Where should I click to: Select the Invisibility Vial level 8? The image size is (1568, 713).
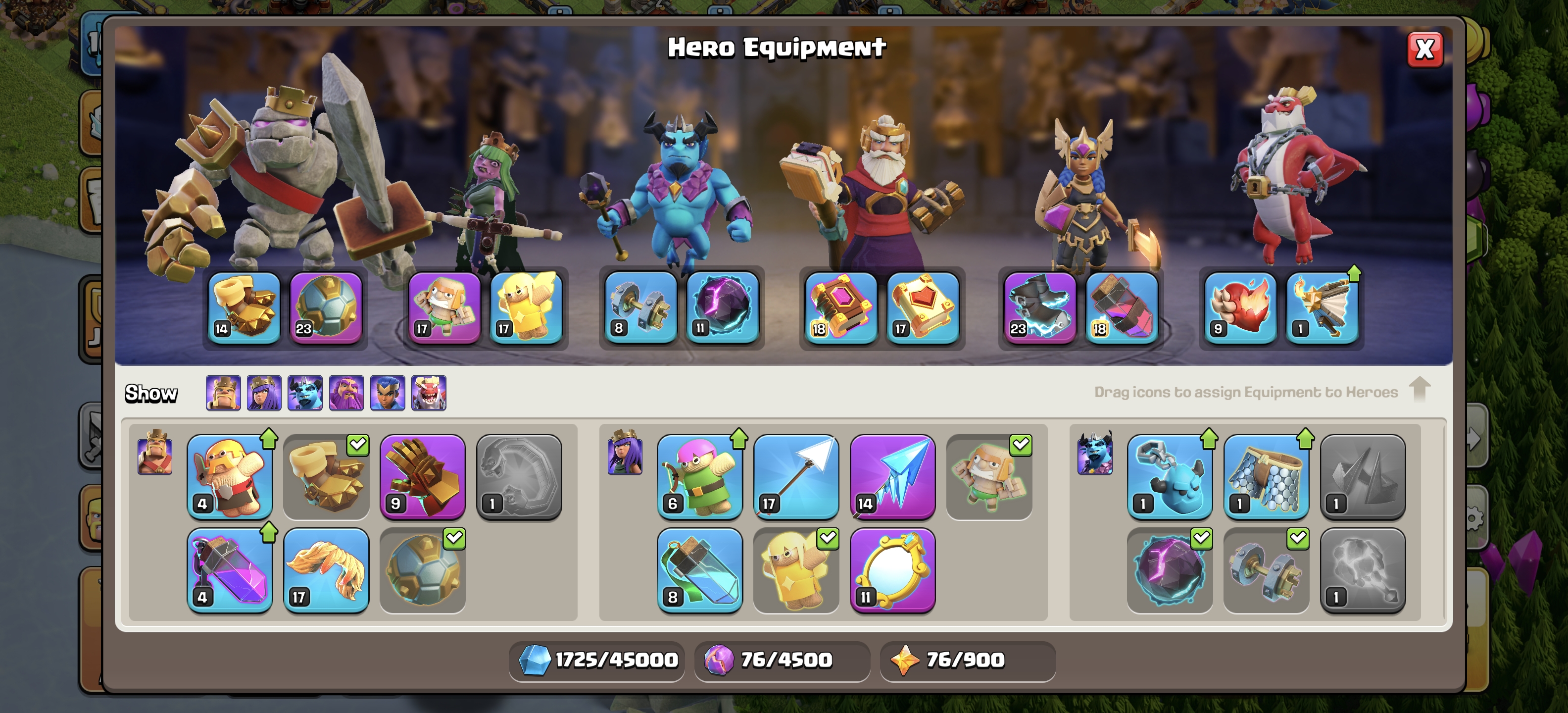click(699, 570)
